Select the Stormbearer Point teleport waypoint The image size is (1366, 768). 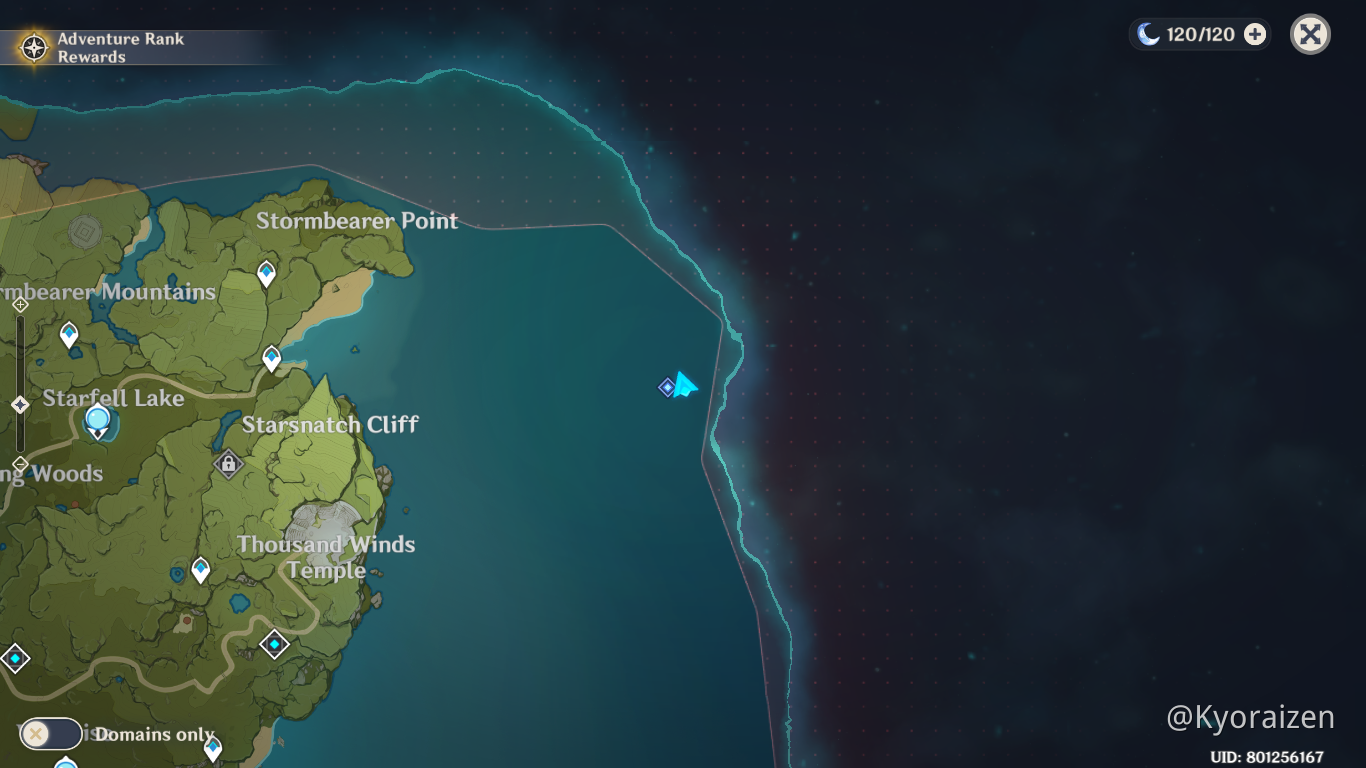coord(266,271)
